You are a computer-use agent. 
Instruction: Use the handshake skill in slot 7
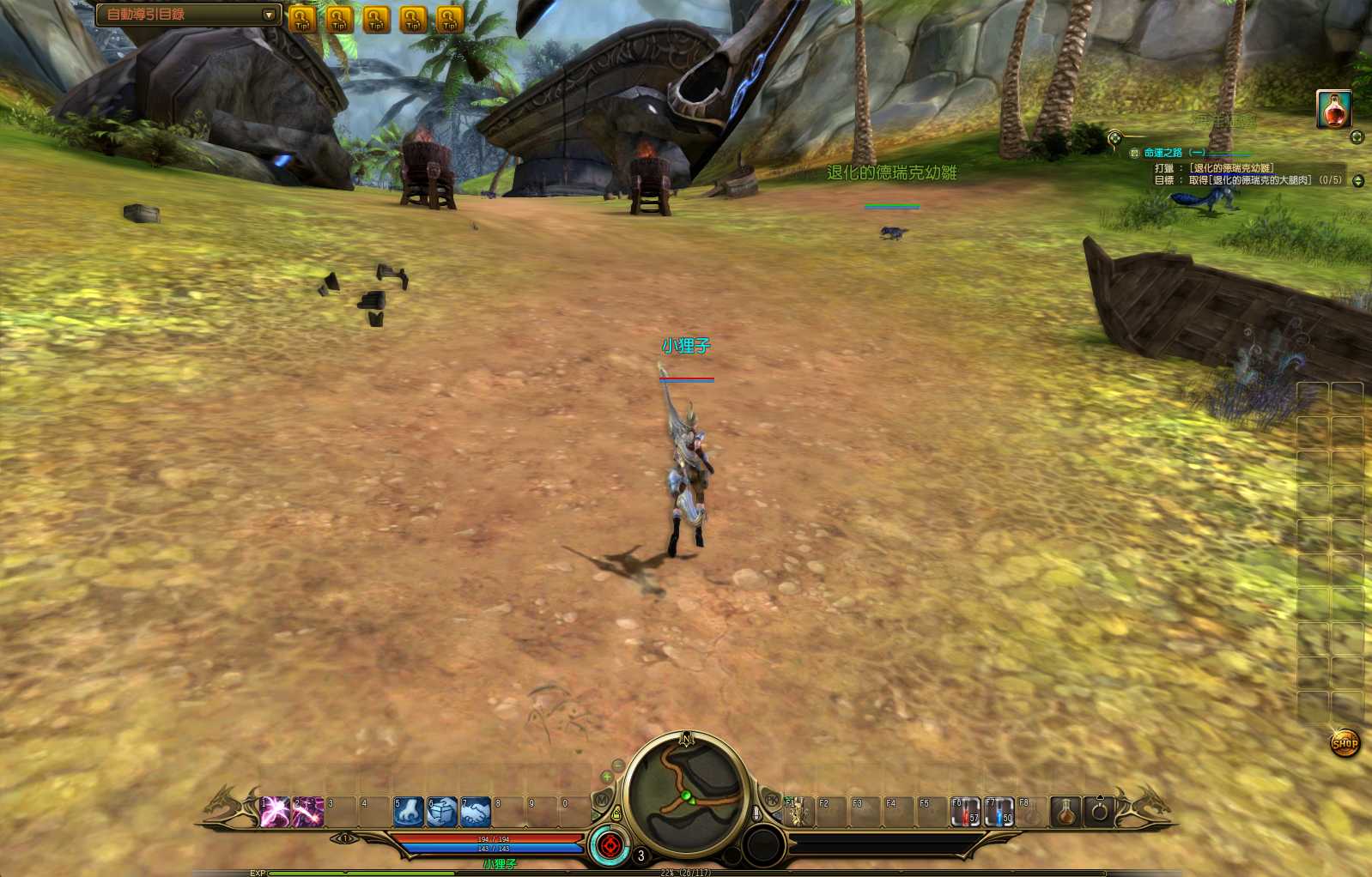point(476,811)
